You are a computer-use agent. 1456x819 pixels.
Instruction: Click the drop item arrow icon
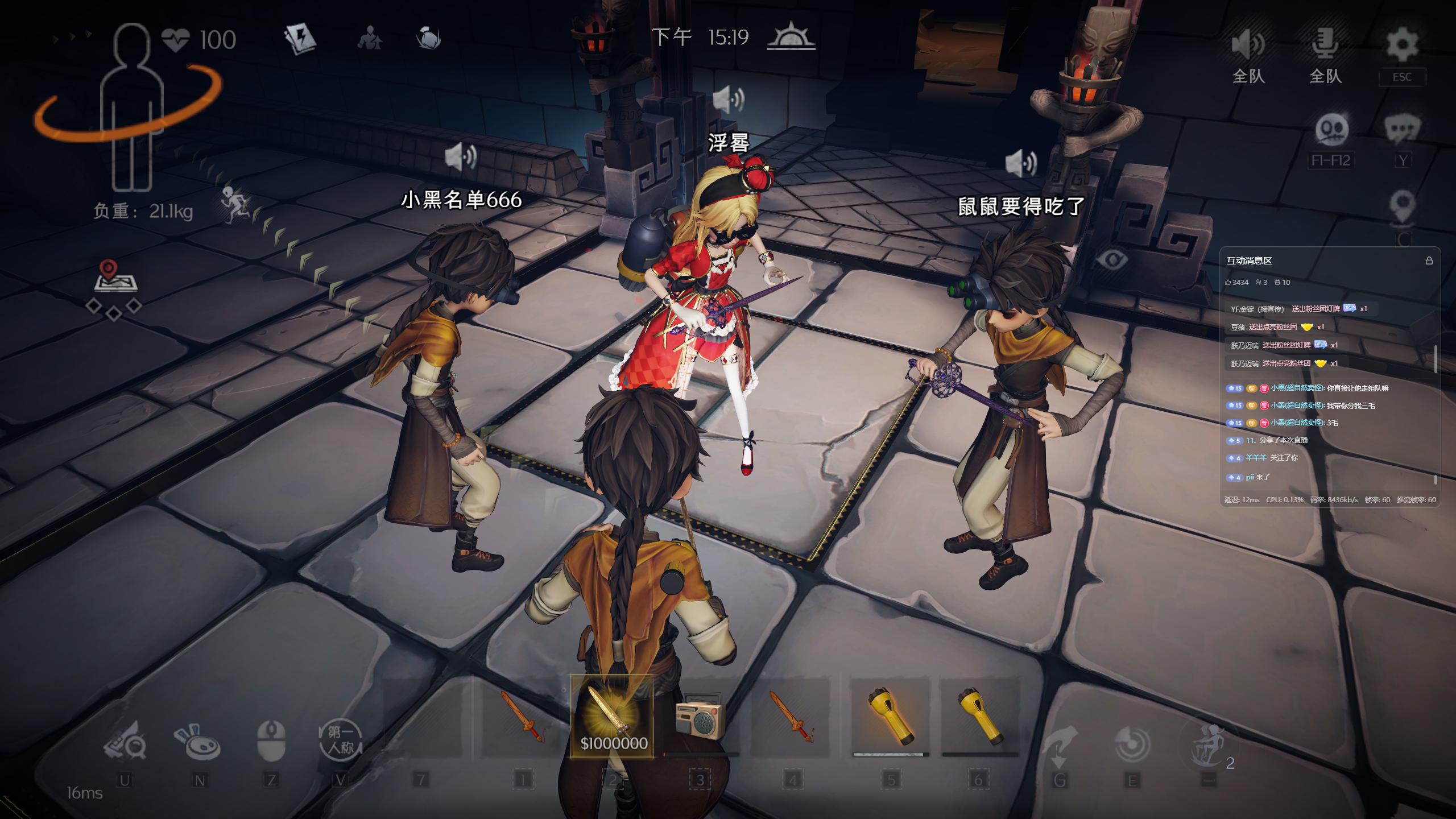(1060, 744)
